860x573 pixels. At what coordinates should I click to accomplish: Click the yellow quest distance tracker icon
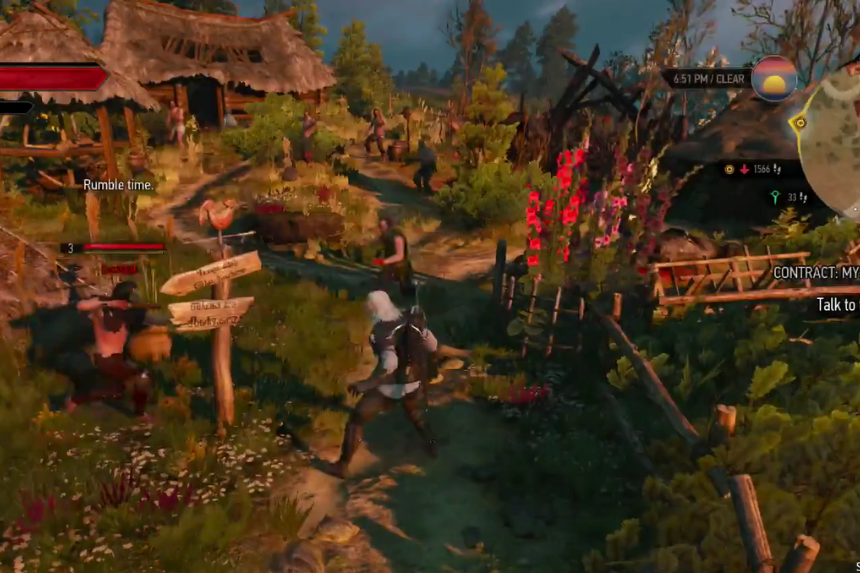point(730,170)
